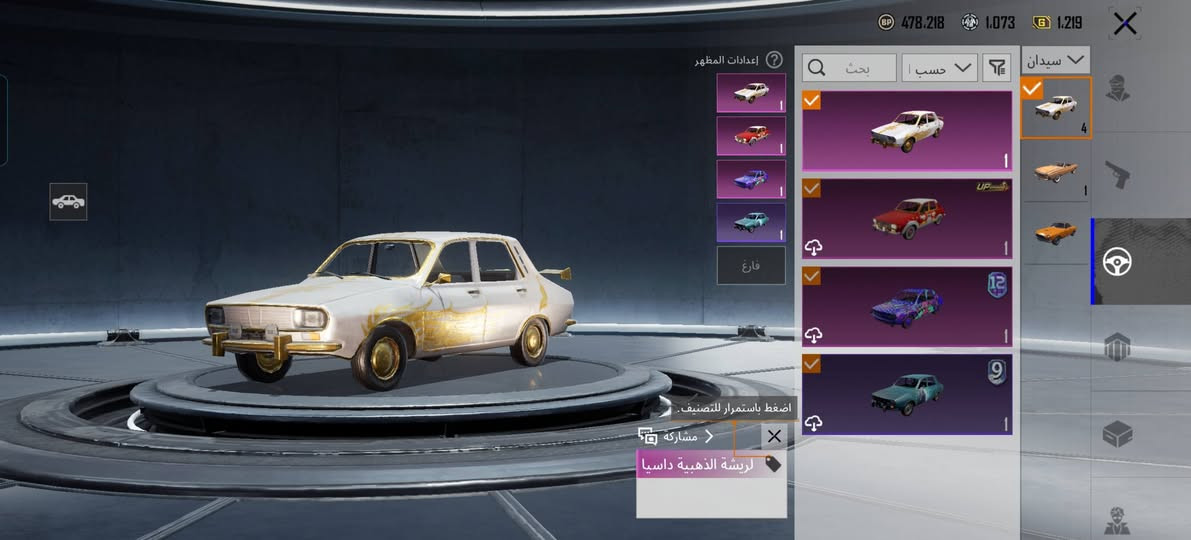Pick the purple graffiti Dacia skin card
The image size is (1191, 540).
tap(907, 306)
